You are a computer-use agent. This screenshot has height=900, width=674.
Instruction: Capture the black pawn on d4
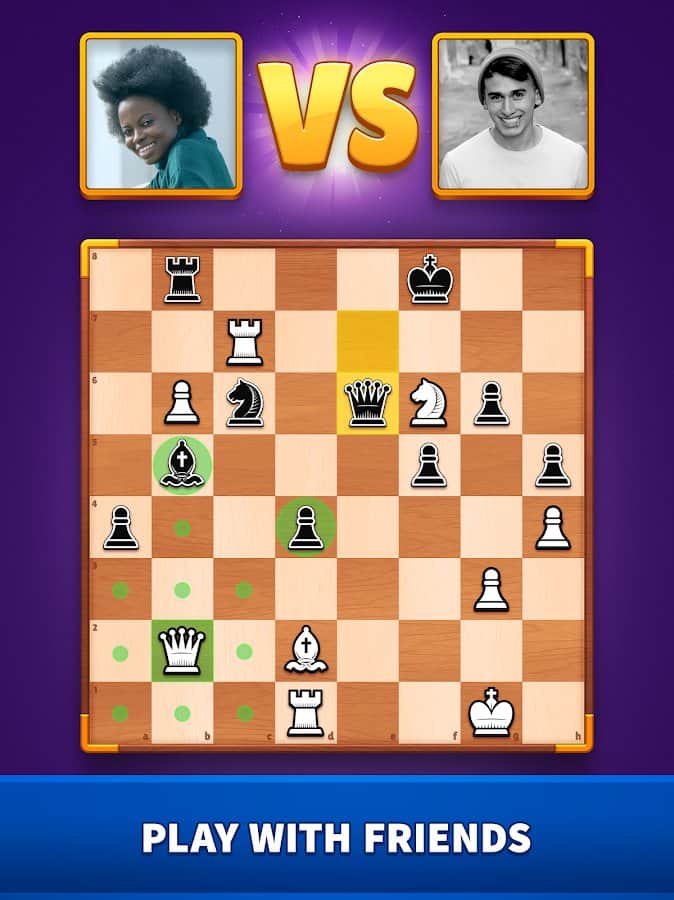pos(306,528)
